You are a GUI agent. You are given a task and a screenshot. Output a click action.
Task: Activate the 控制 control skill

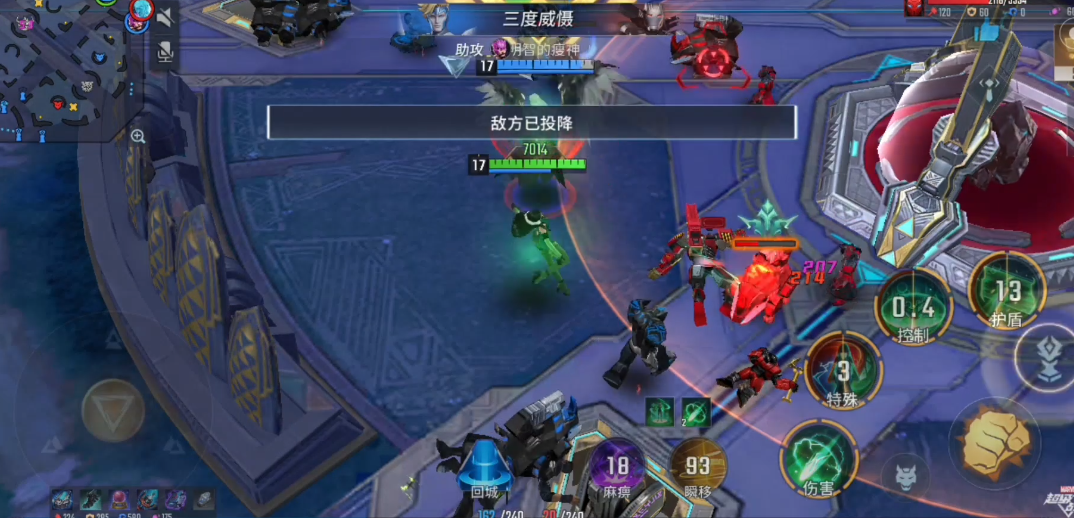point(914,307)
